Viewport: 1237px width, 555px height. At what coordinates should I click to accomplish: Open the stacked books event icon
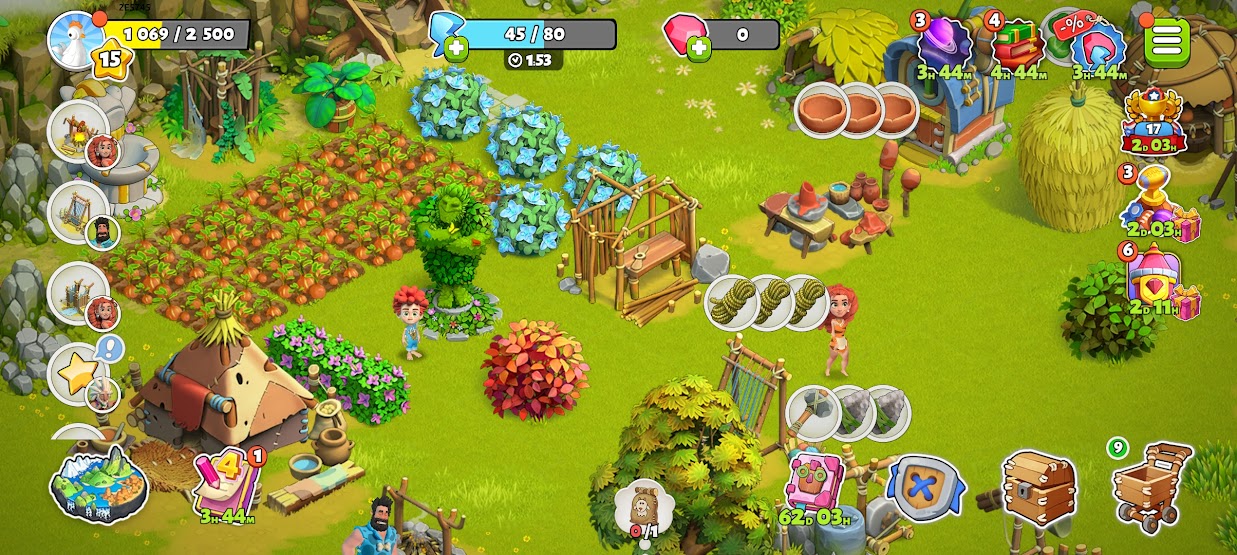point(1017,44)
